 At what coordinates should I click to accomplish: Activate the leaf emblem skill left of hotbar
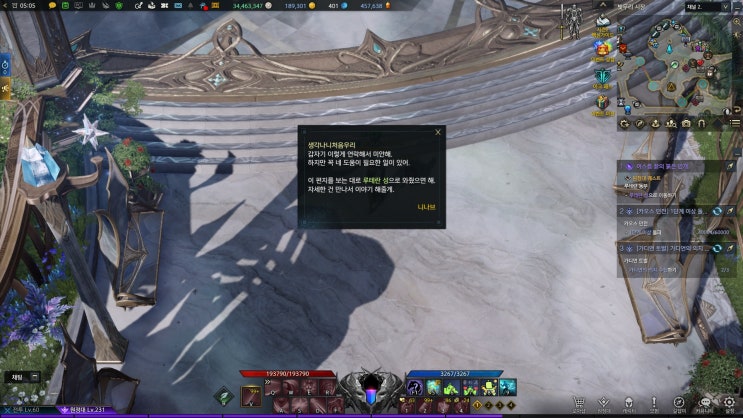click(x=225, y=394)
